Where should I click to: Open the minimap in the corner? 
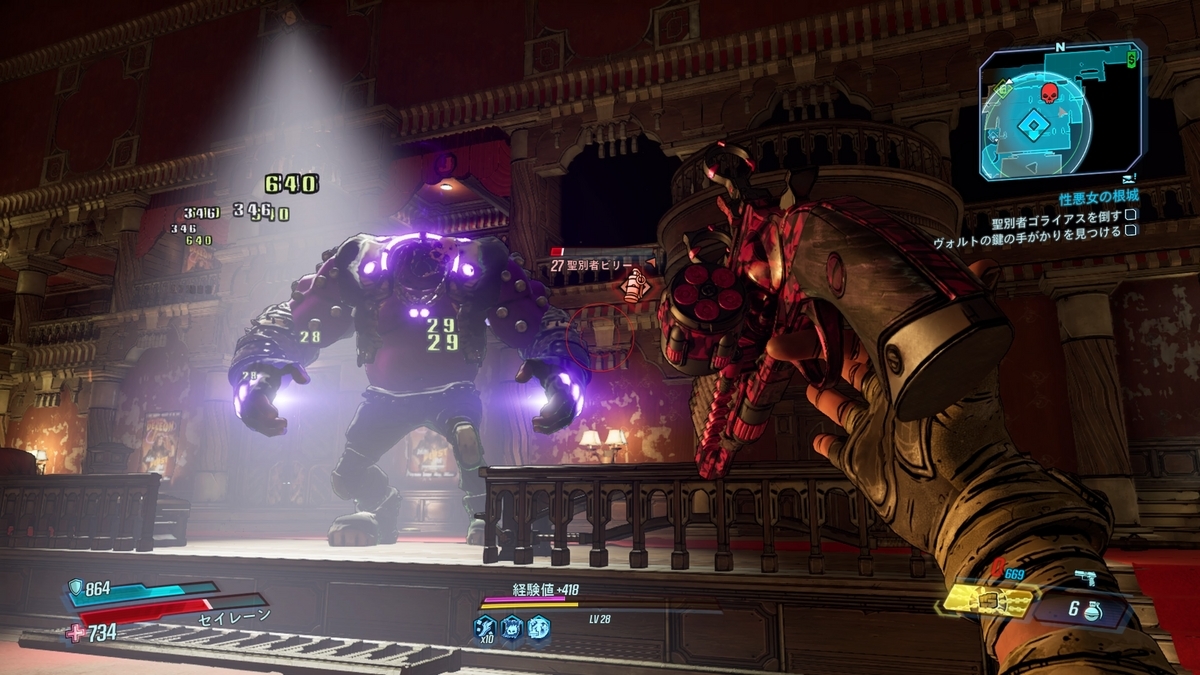click(1060, 112)
